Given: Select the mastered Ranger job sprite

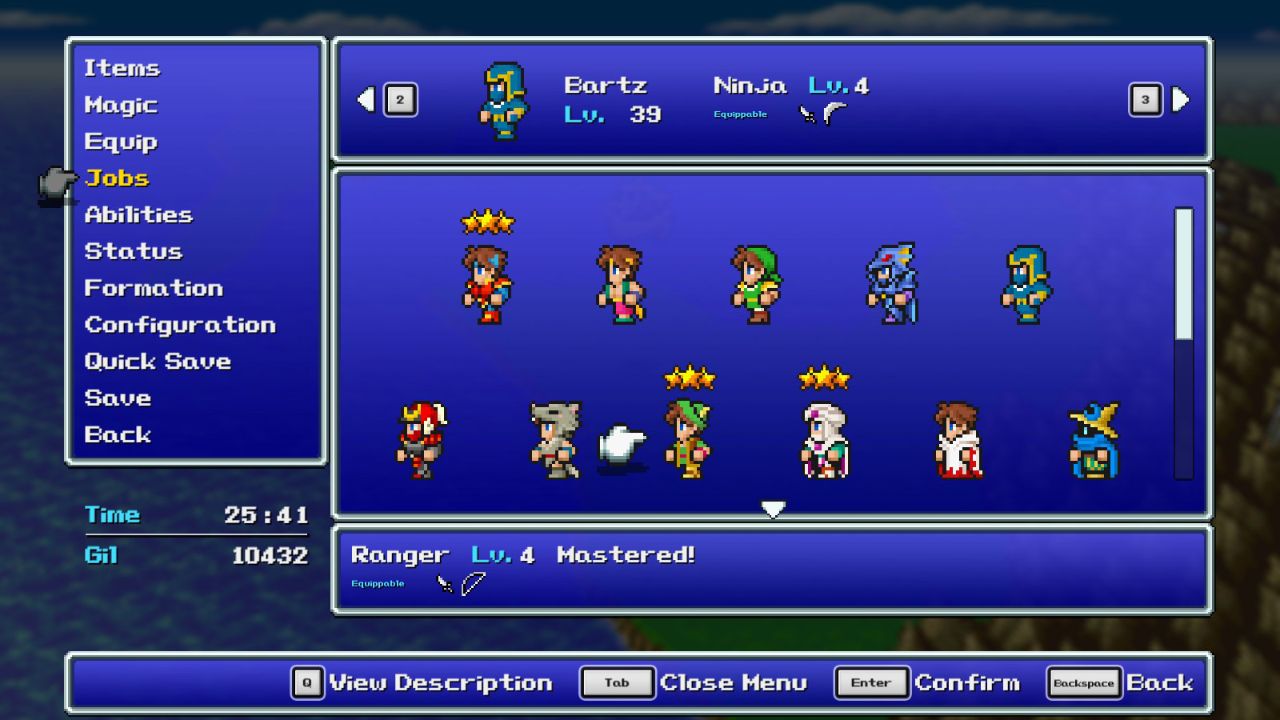Looking at the screenshot, I should 689,440.
